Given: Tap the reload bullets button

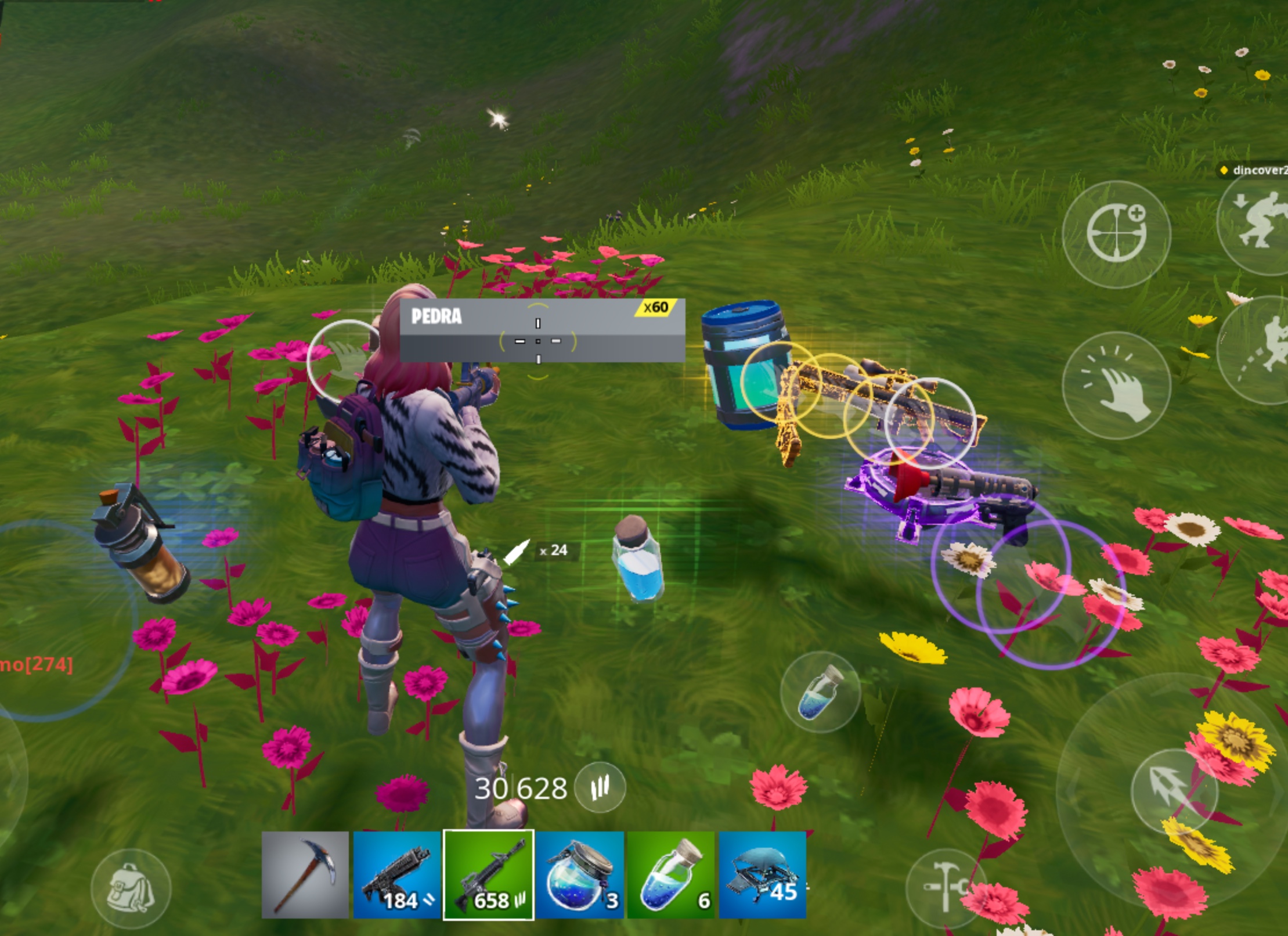Looking at the screenshot, I should click(x=600, y=787).
